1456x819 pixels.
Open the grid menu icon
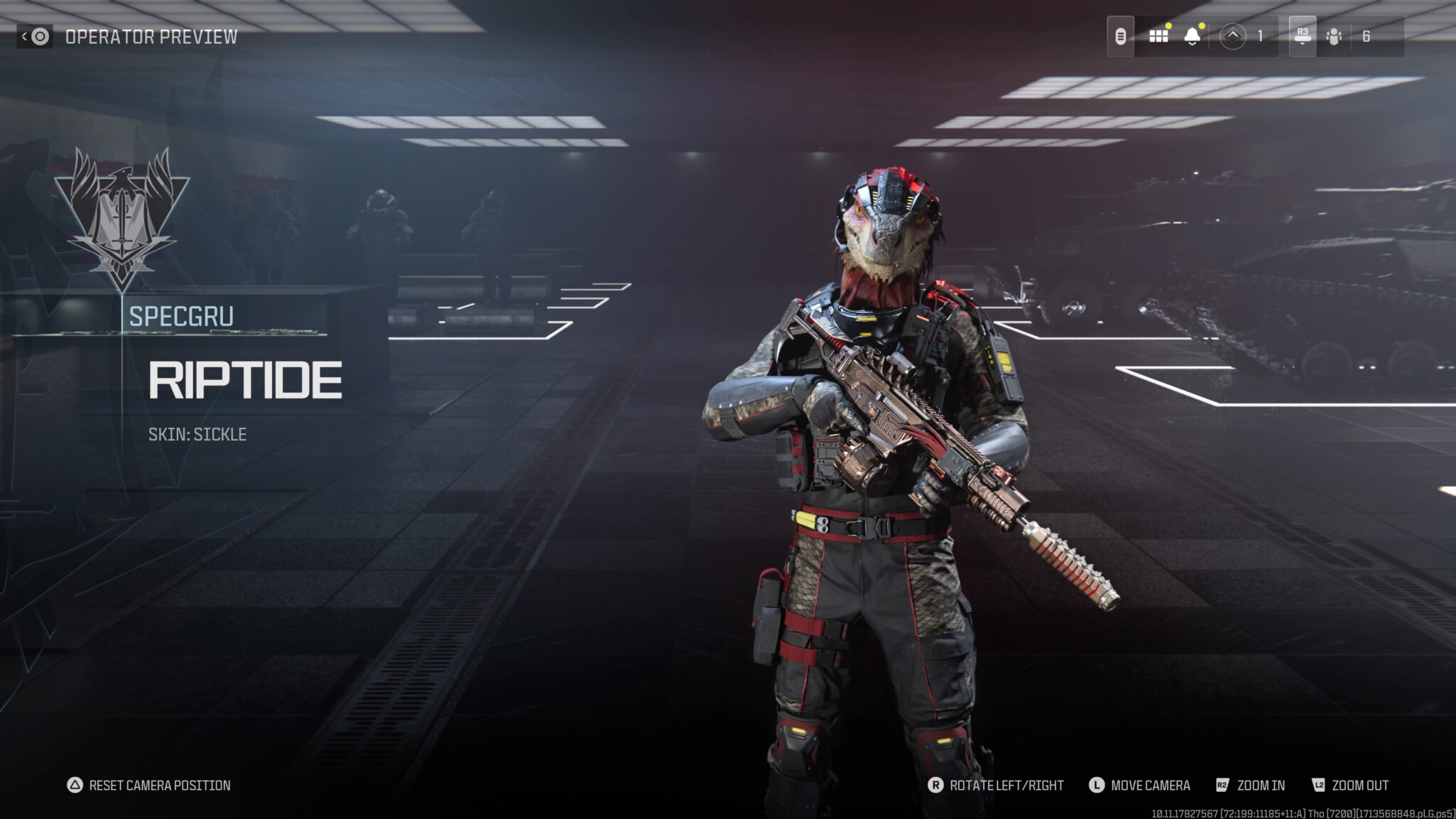coord(1158,36)
